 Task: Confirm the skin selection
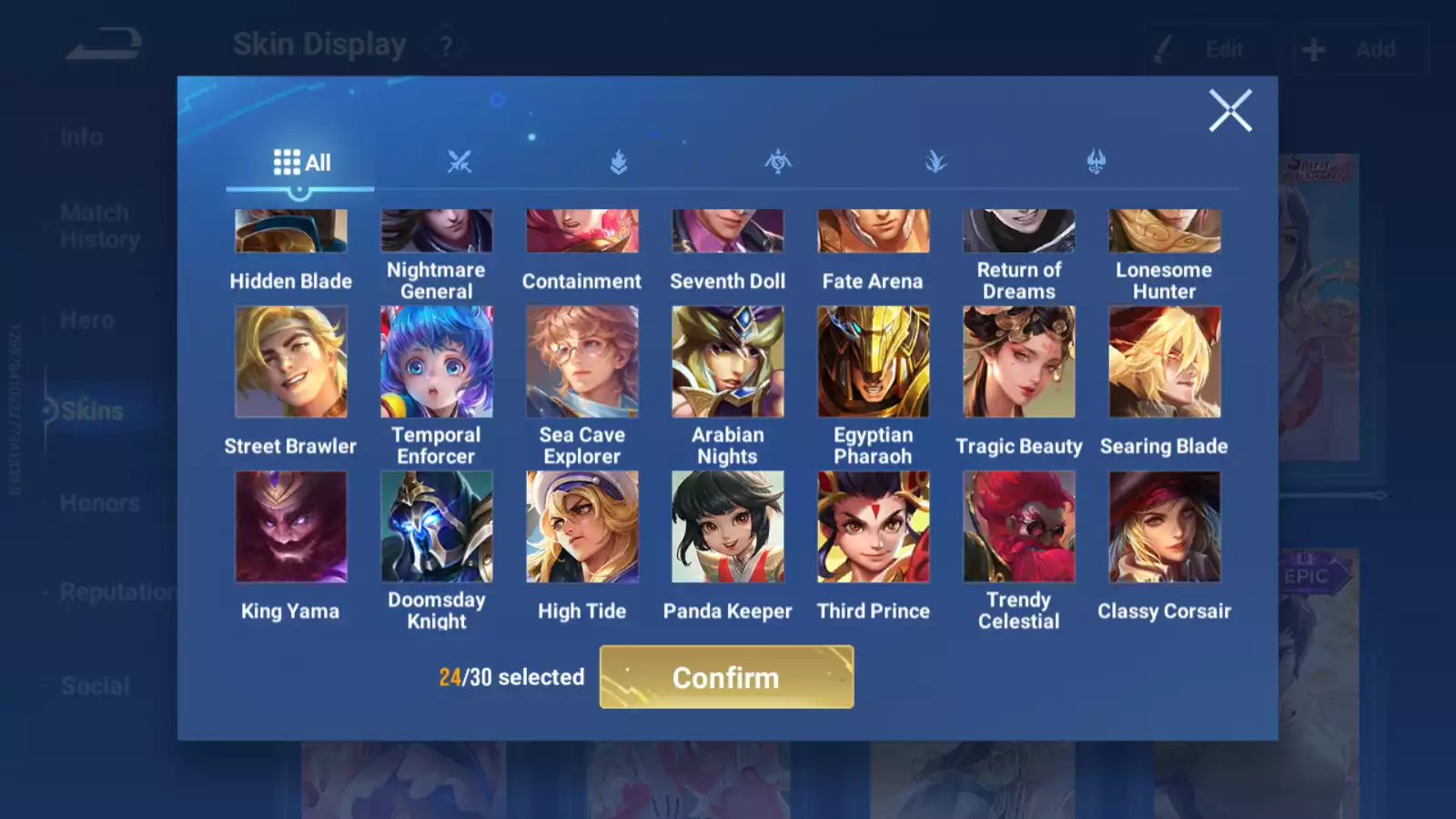726,677
